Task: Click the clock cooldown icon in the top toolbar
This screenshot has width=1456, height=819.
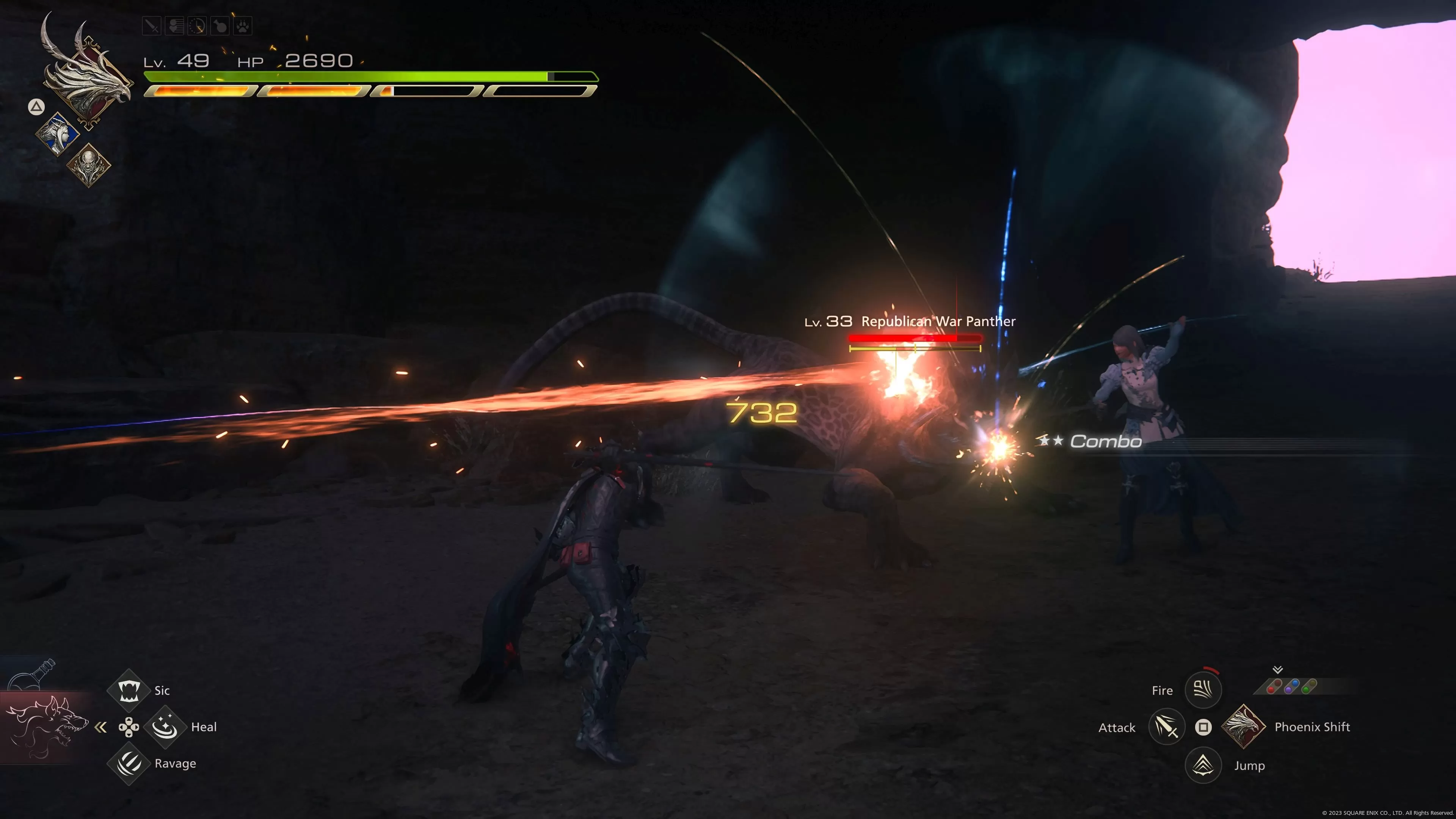Action: [197, 25]
